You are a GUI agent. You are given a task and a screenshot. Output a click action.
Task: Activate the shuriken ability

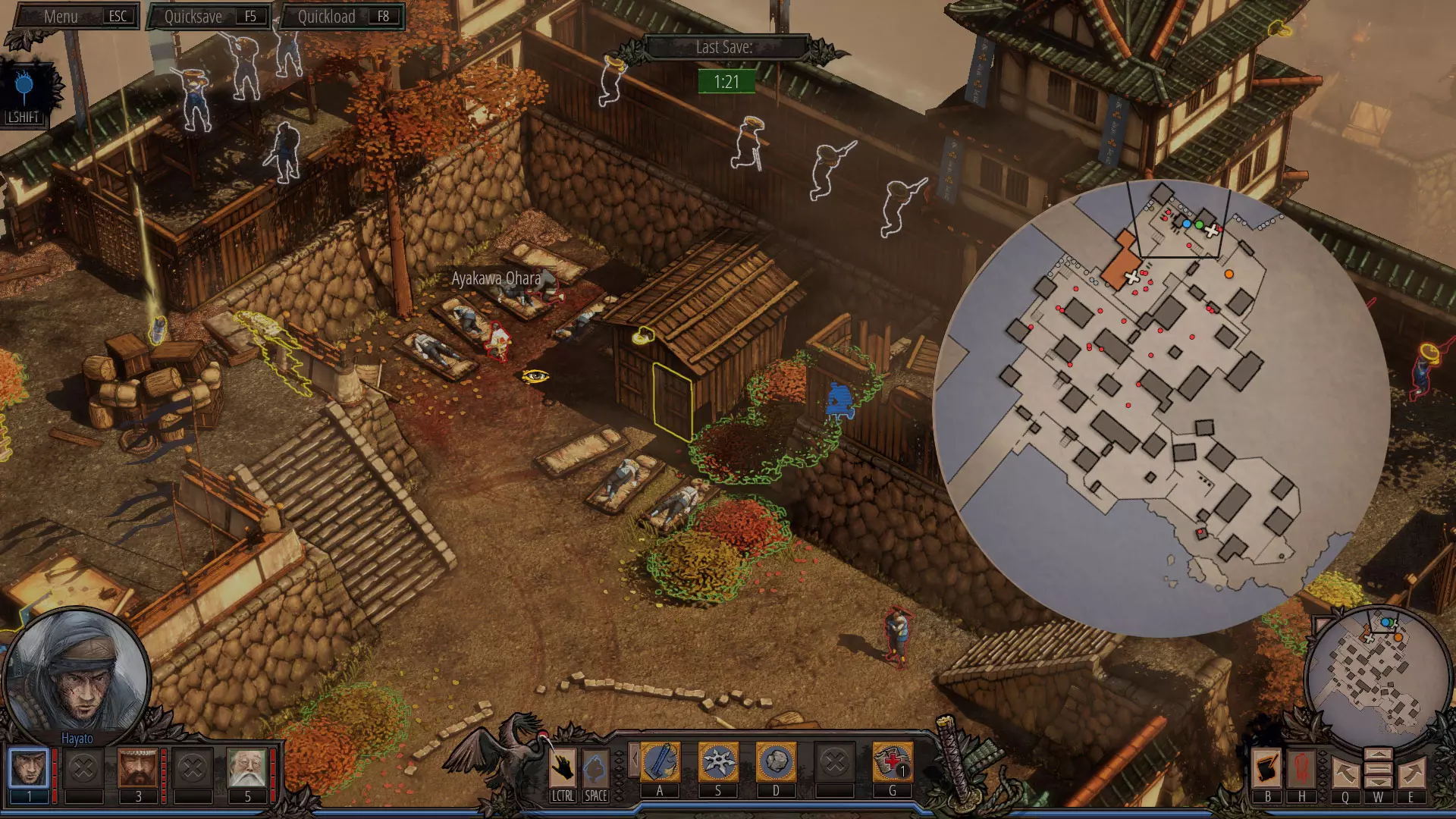[718, 762]
